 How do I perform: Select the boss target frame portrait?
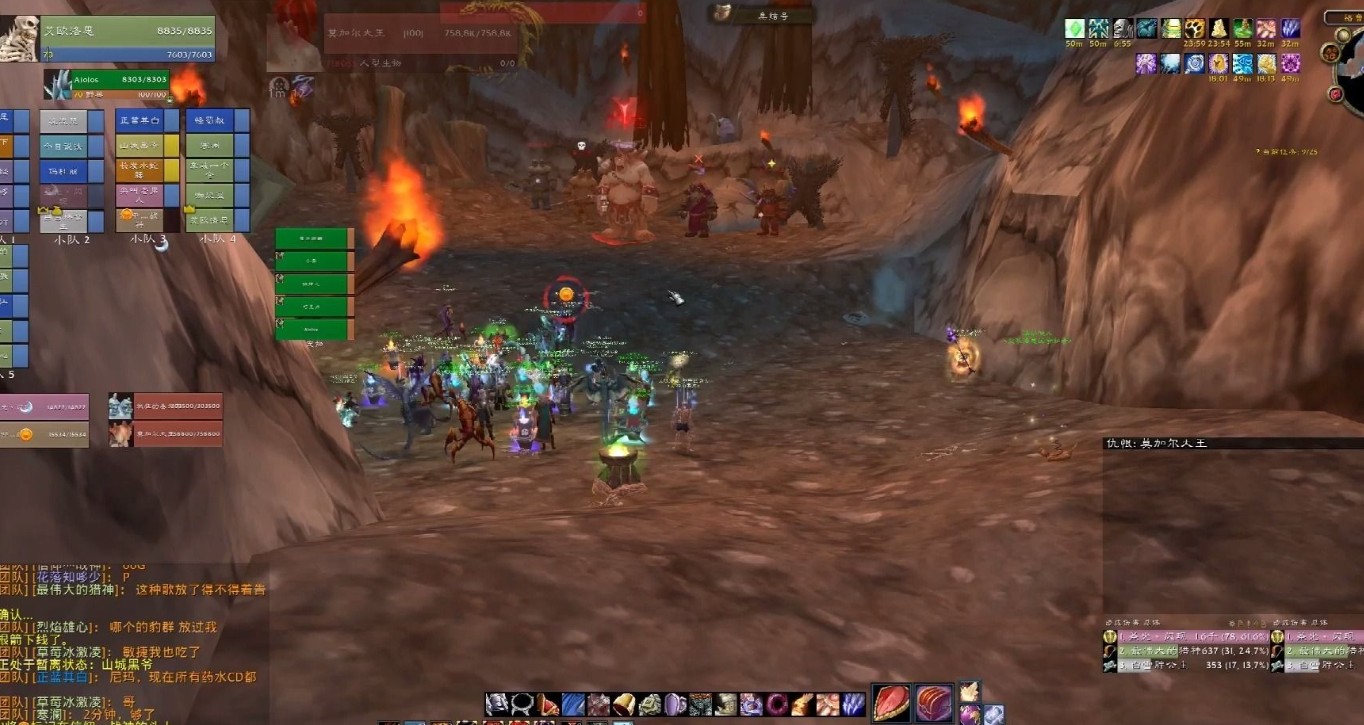click(294, 38)
